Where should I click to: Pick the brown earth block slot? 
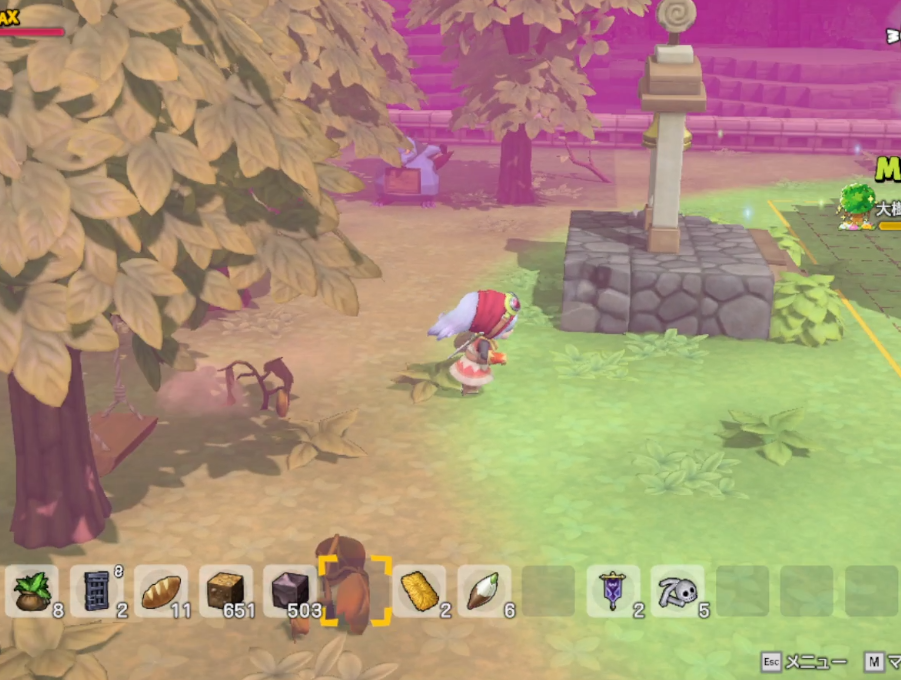(x=225, y=591)
